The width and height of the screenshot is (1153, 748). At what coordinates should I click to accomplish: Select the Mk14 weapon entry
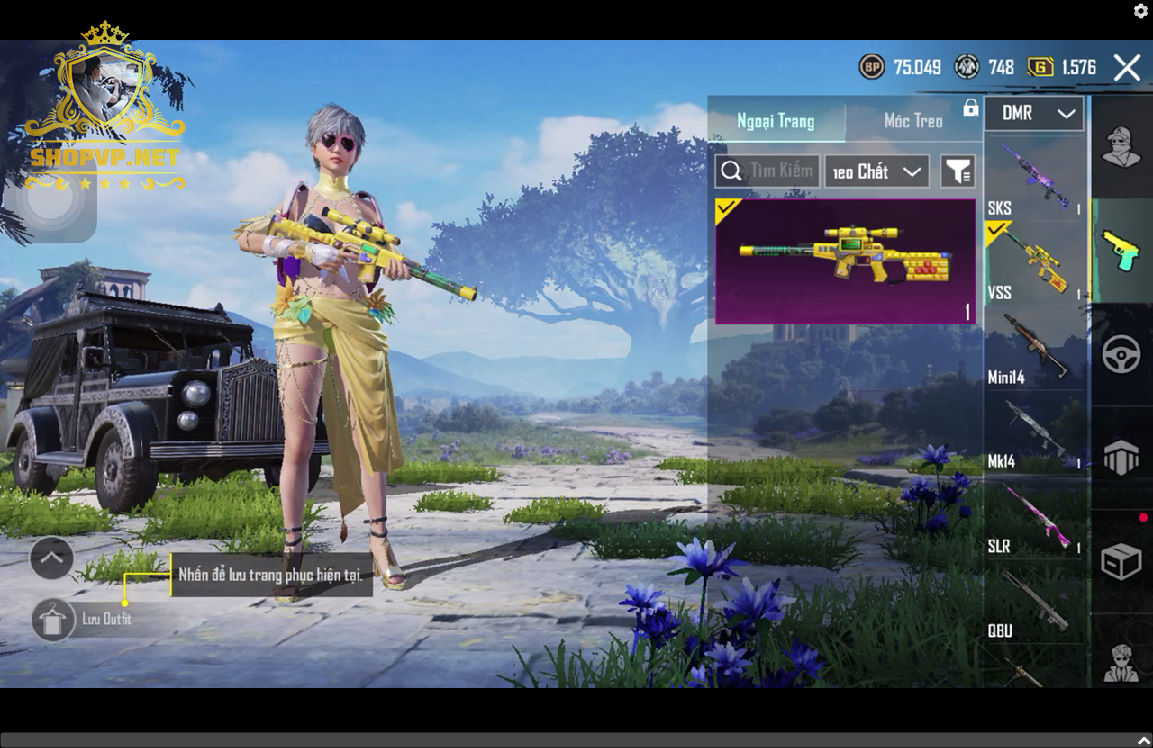(x=1034, y=432)
